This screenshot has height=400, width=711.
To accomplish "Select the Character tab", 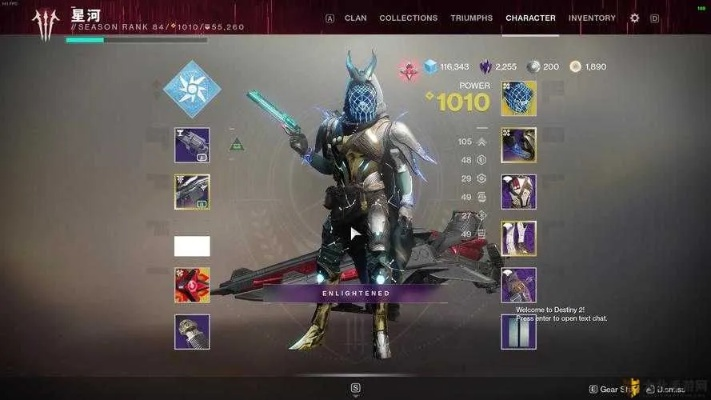I will click(530, 18).
